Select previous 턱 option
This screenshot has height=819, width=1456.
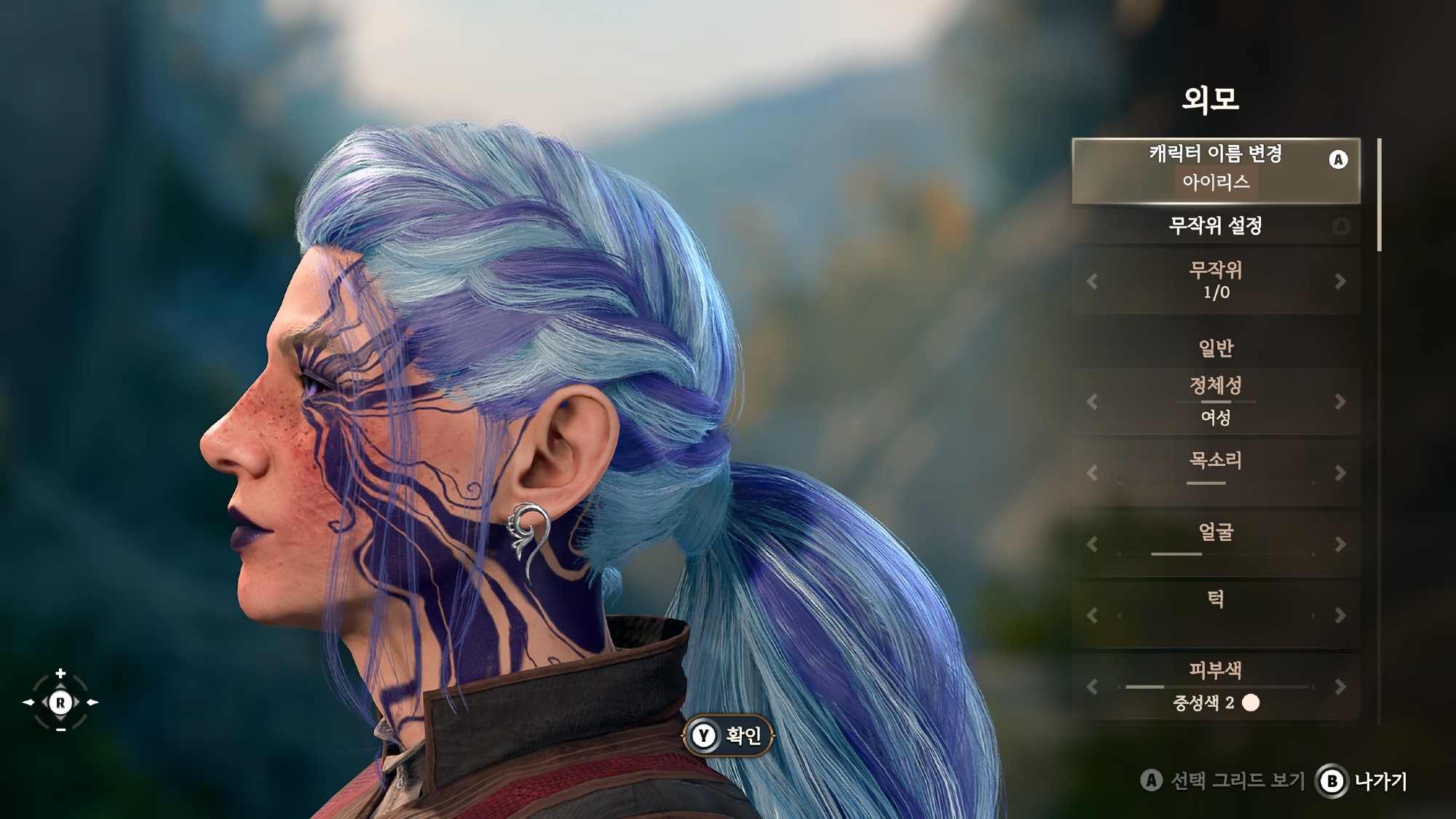(1091, 616)
